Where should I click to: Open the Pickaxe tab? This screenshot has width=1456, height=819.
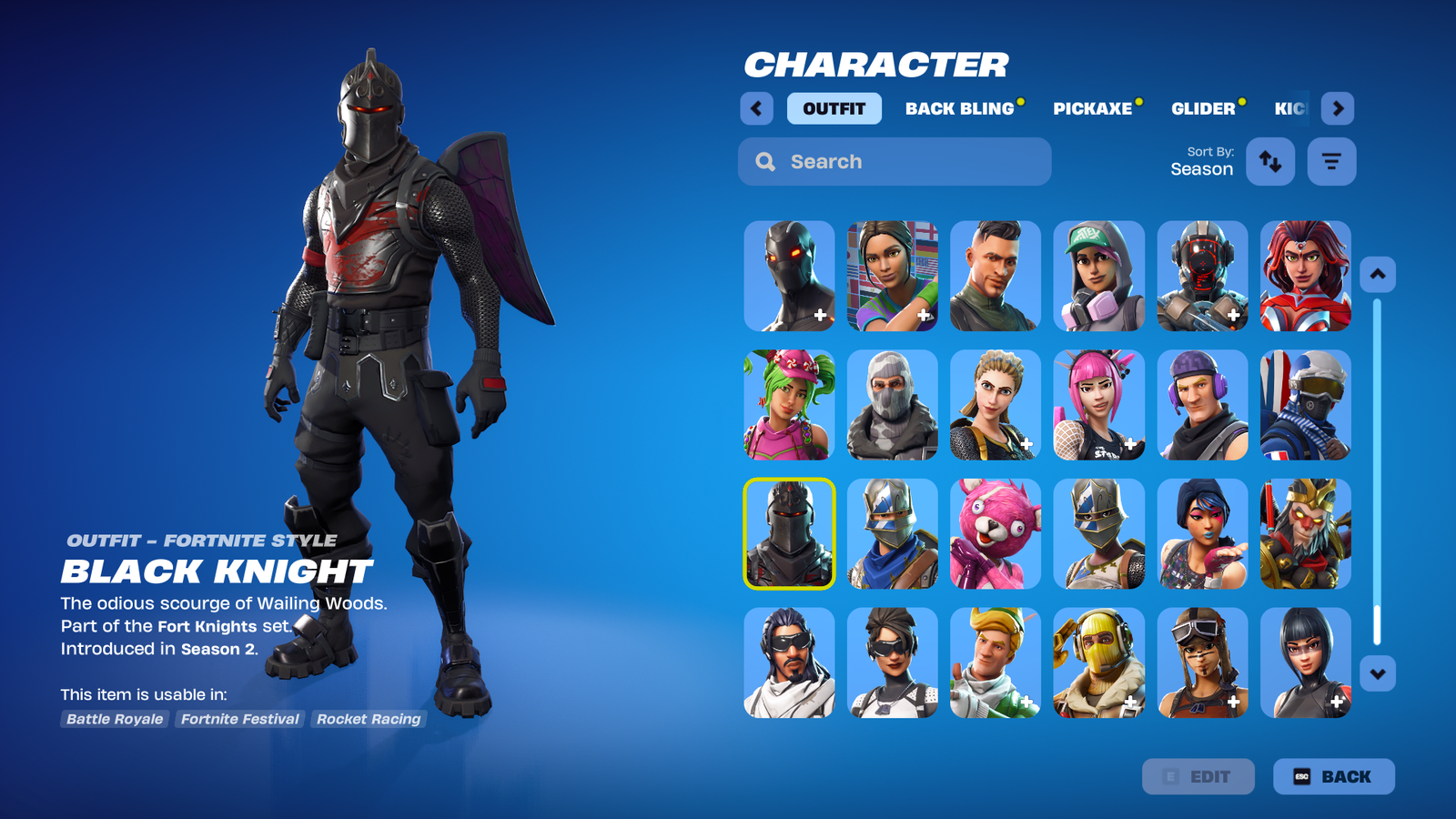coord(1094,108)
